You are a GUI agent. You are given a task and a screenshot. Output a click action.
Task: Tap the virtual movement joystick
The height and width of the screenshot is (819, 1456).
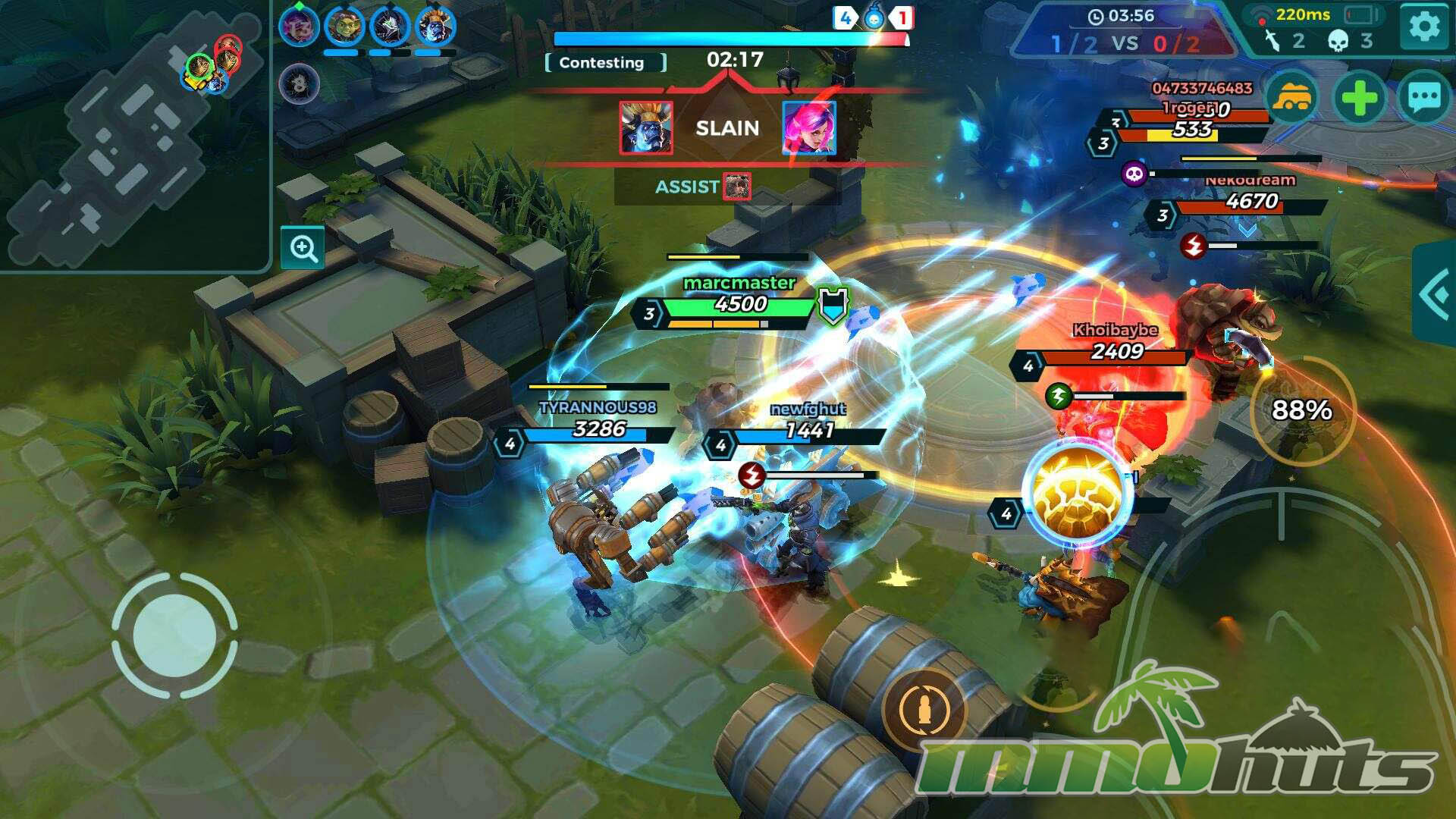coord(174,635)
